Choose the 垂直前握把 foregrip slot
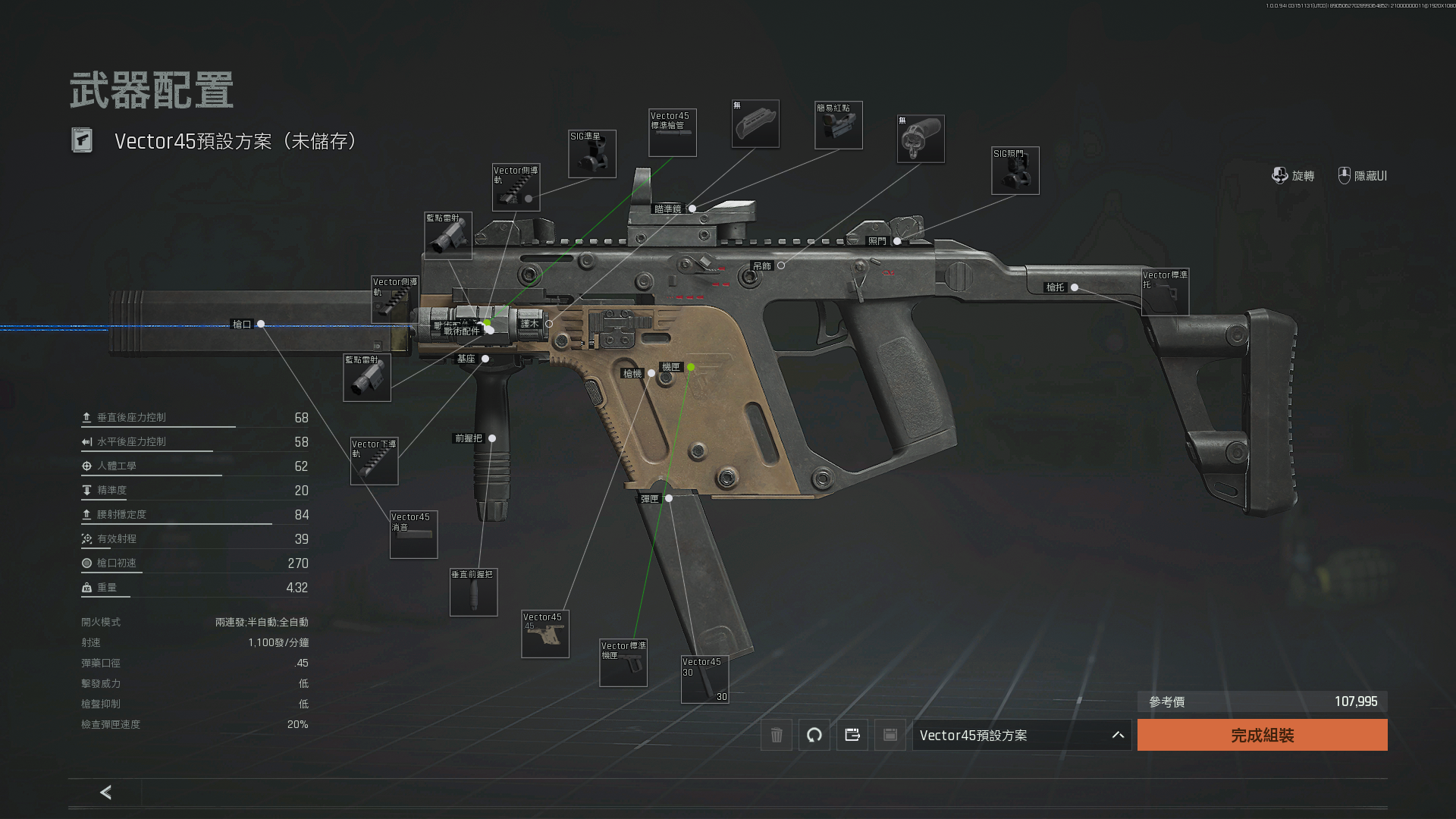This screenshot has width=1456, height=819. coord(473,592)
